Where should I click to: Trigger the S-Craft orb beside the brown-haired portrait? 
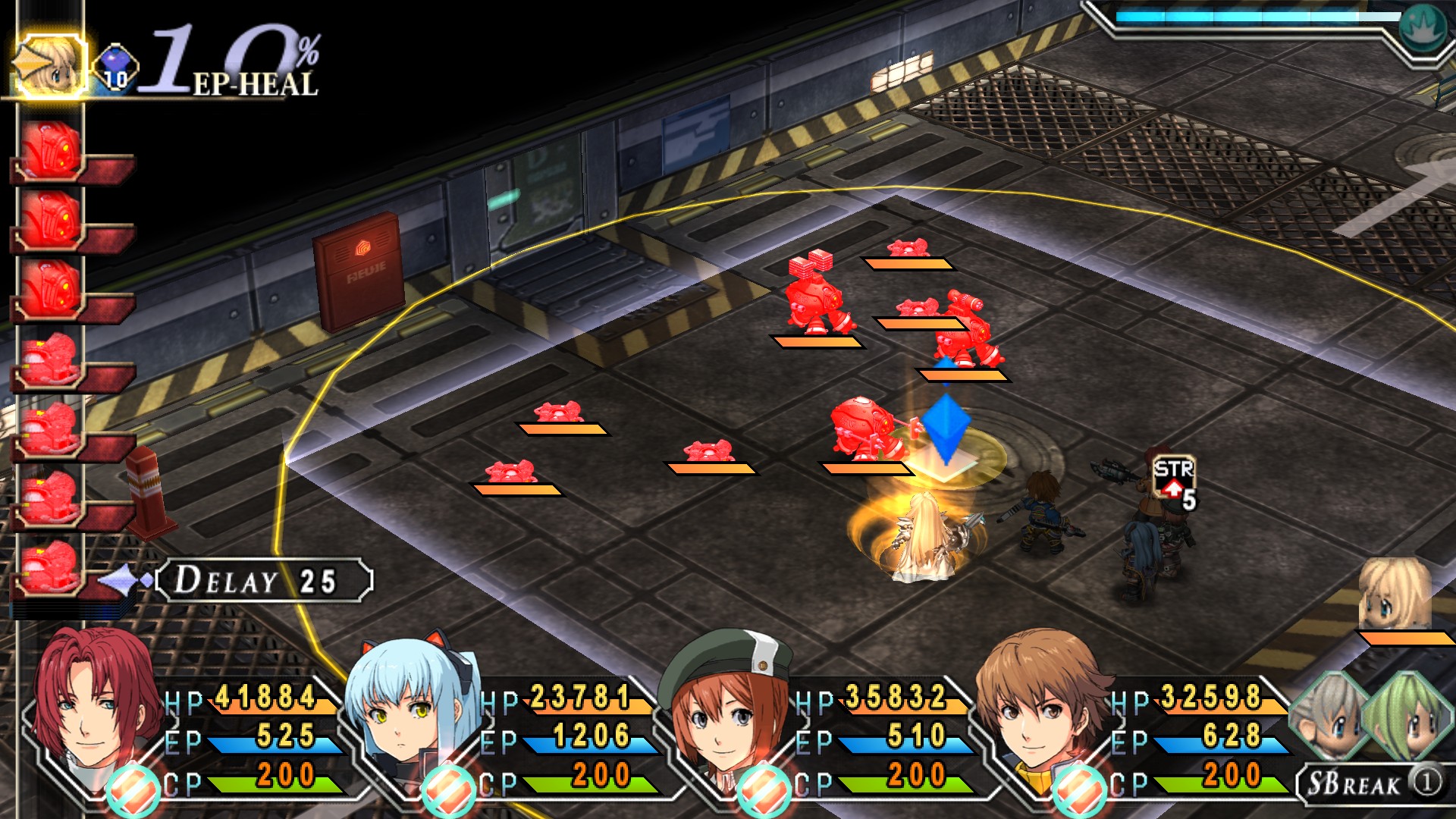[x=1080, y=790]
